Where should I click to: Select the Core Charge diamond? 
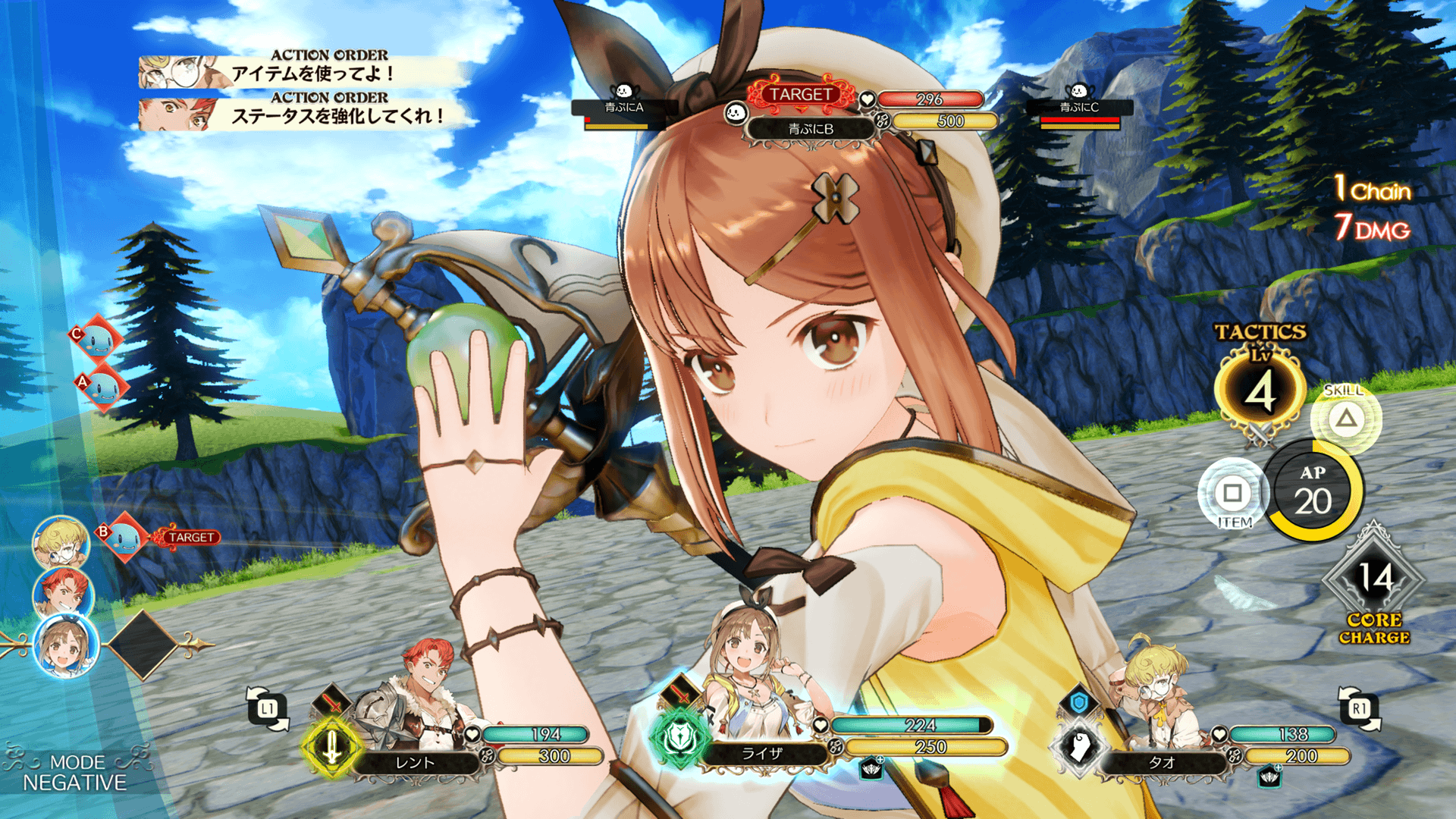point(1374,580)
